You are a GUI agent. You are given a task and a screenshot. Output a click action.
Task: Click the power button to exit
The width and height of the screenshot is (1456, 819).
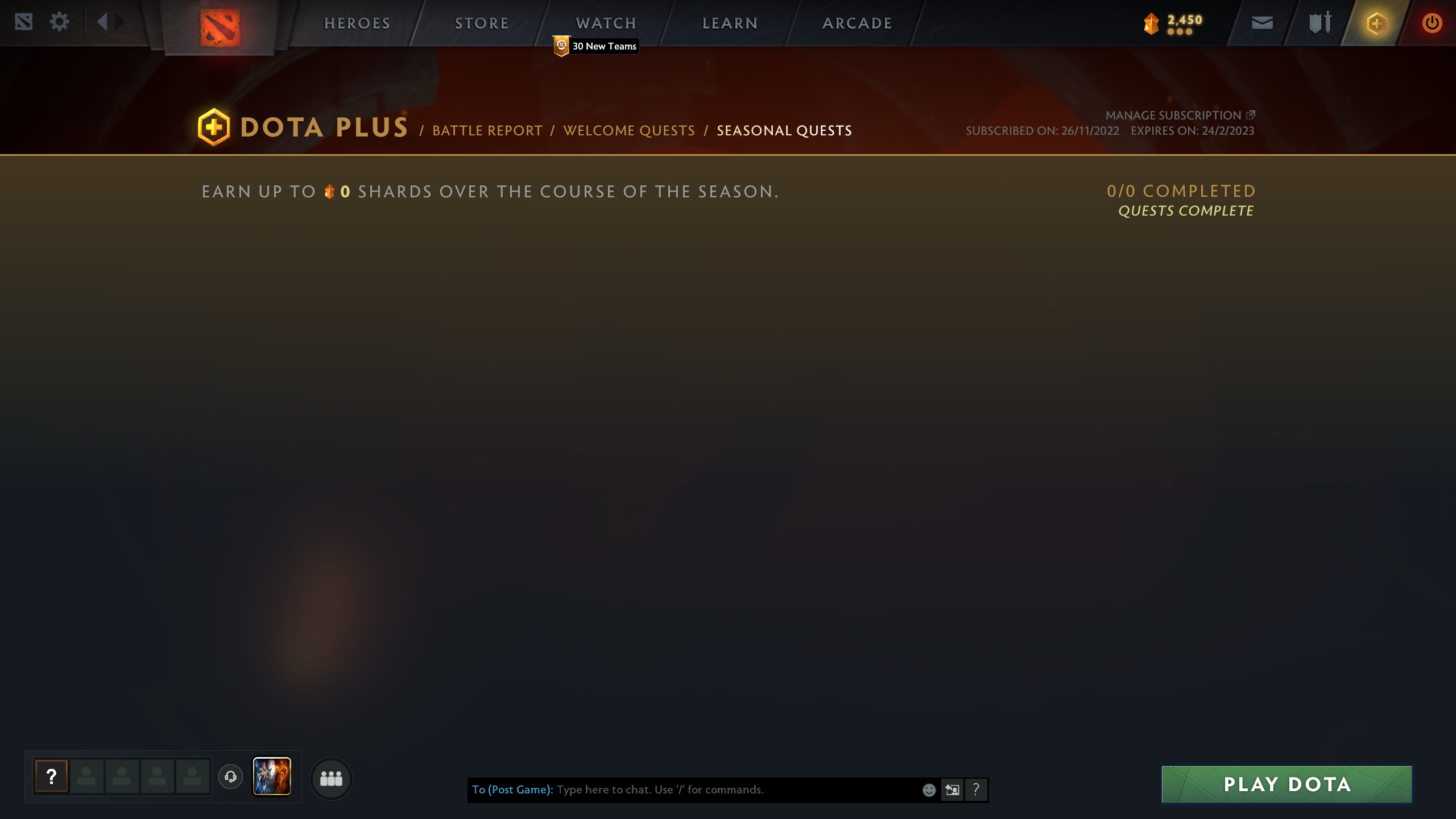tap(1432, 23)
